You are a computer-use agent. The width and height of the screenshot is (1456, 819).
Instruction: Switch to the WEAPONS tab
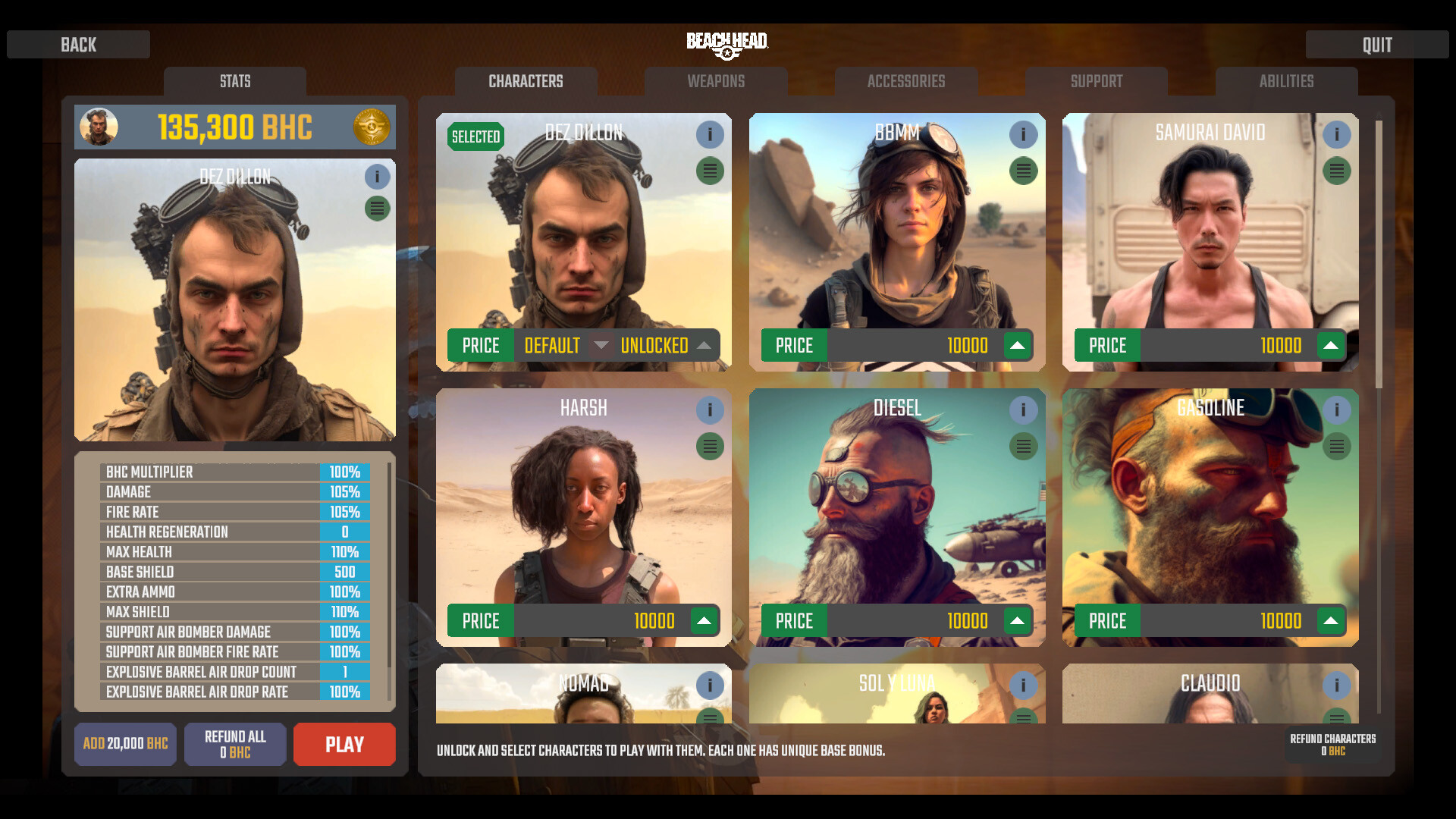716,81
